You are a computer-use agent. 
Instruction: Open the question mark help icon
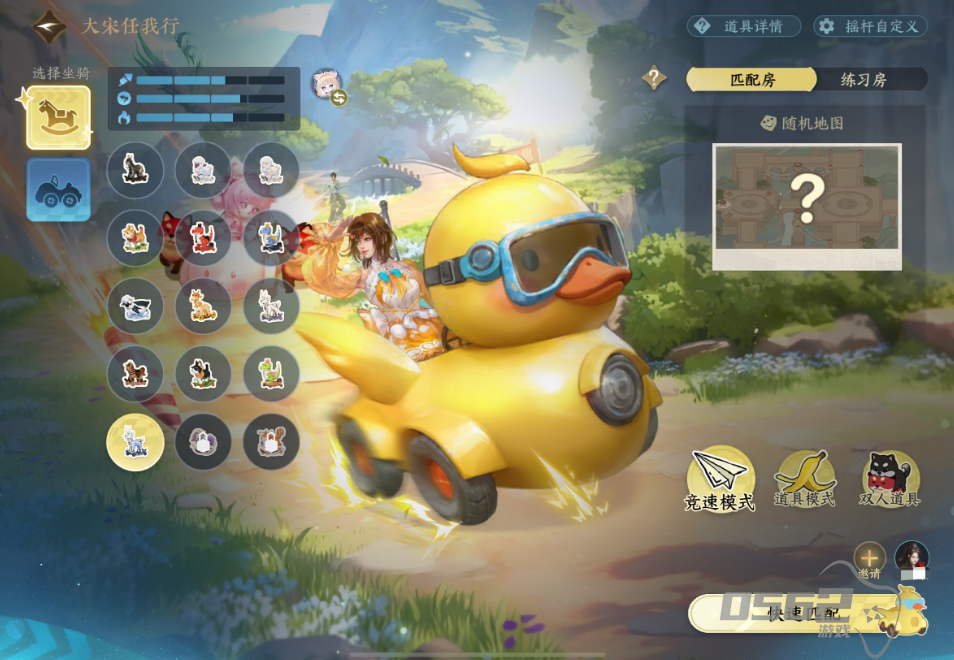(x=654, y=77)
